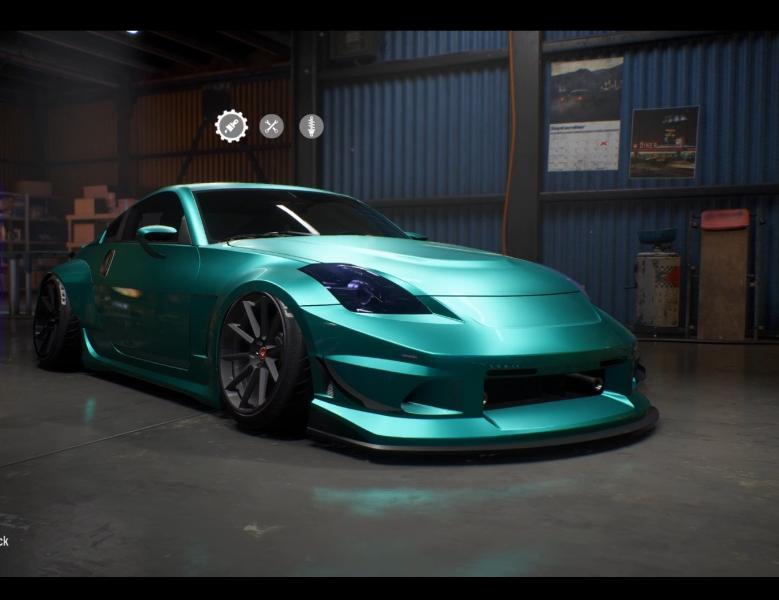
Task: Select the spray paint customization icon
Action: coord(231,126)
